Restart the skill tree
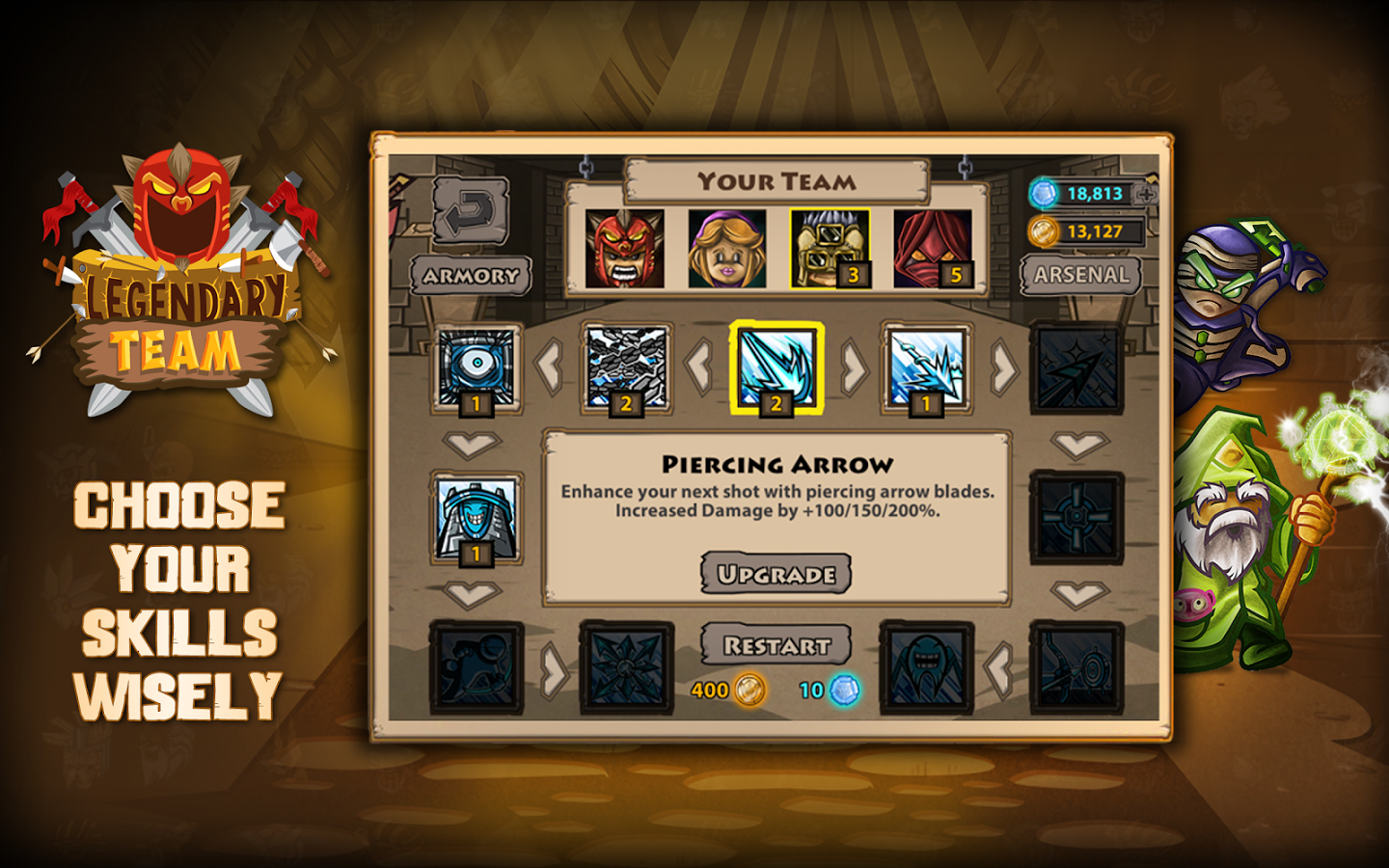Screen dimensions: 1389x868 click(776, 645)
